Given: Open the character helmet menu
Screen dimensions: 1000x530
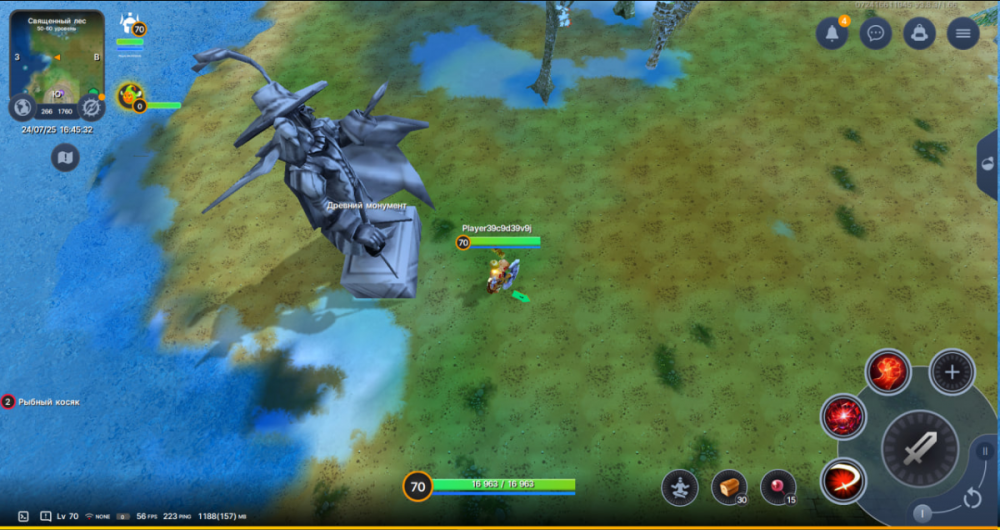Looking at the screenshot, I should tap(920, 33).
